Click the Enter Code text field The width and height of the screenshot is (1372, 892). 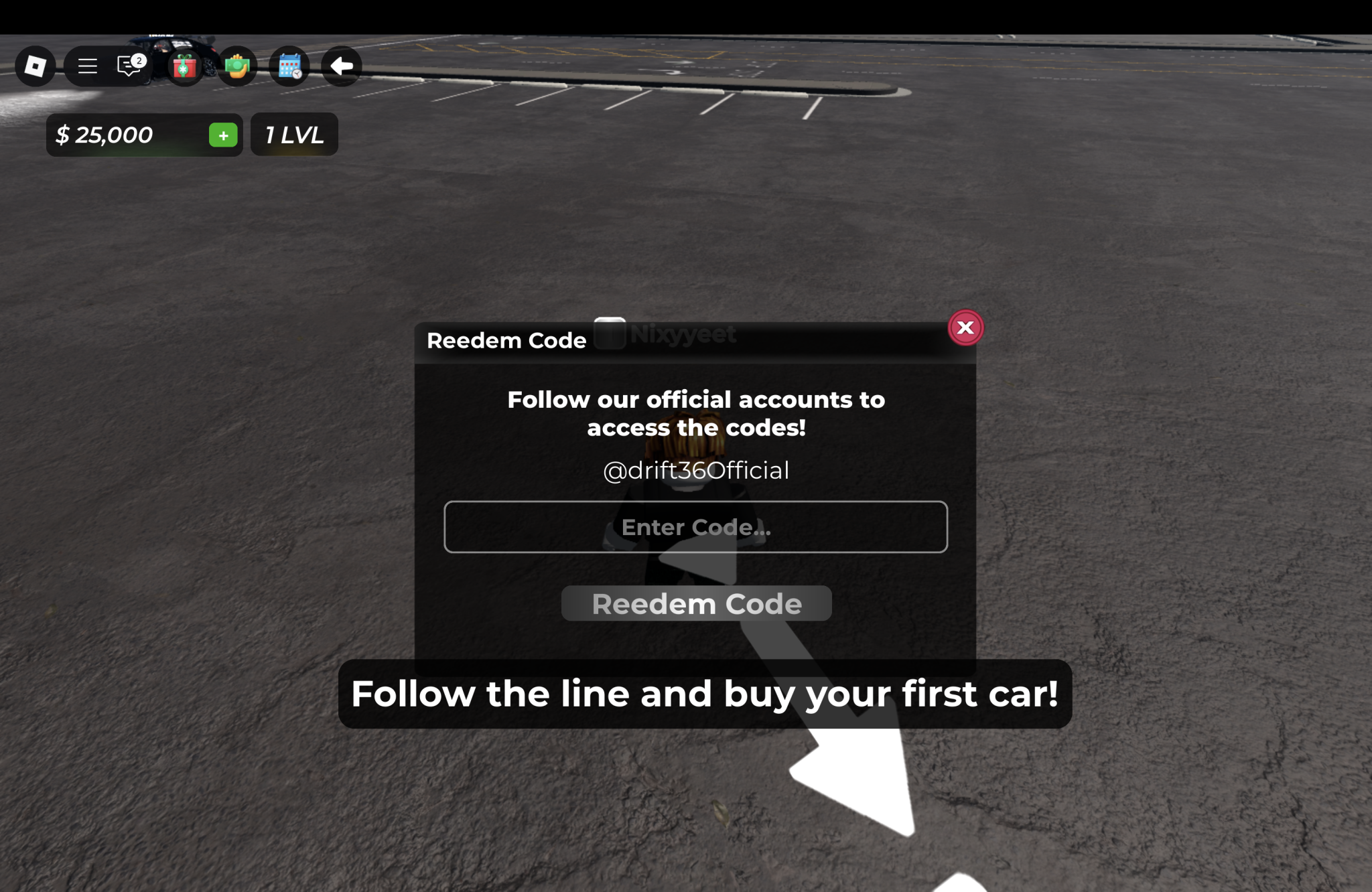(x=695, y=527)
